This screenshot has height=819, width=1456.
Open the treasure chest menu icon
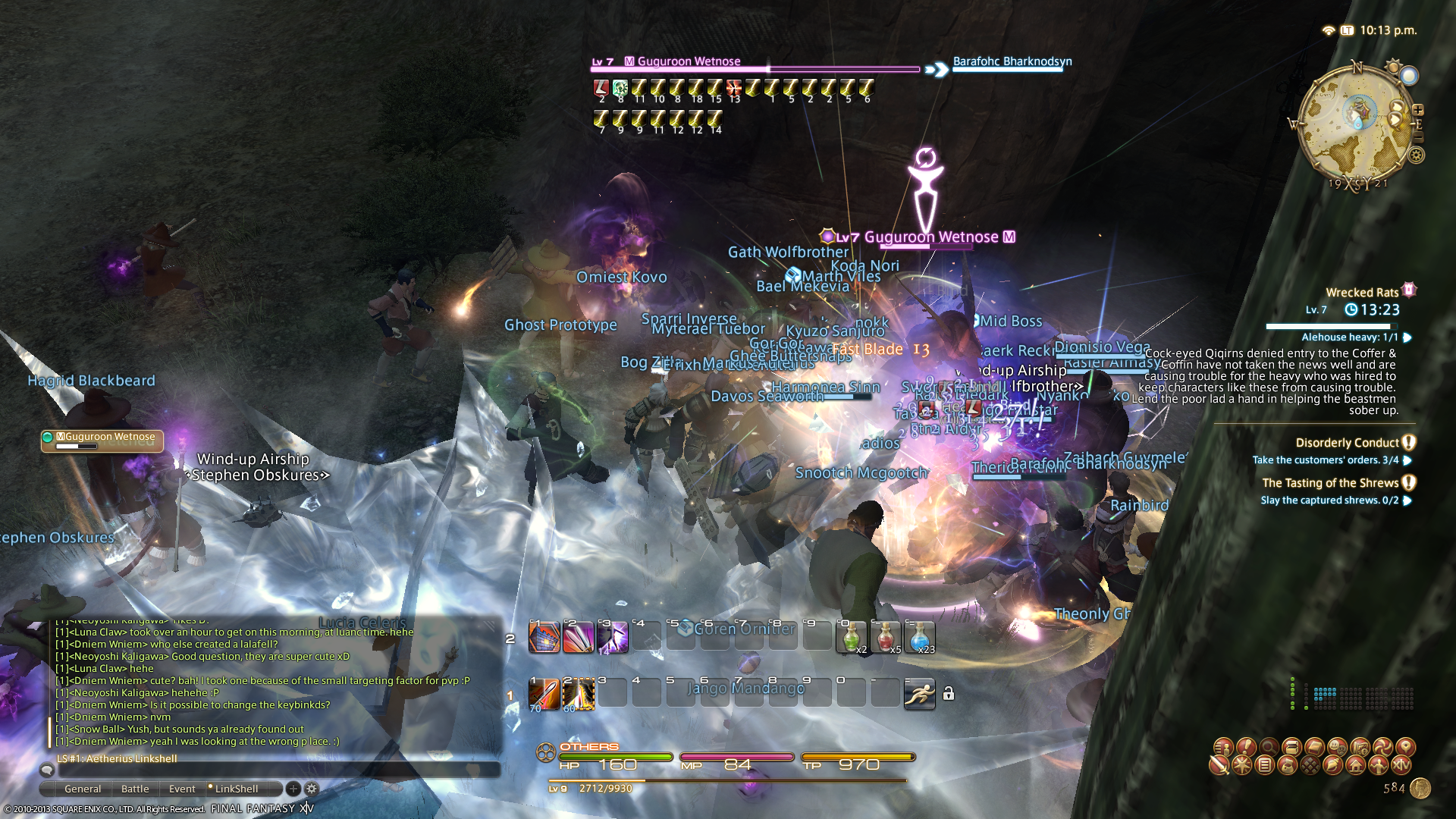[x=1291, y=747]
